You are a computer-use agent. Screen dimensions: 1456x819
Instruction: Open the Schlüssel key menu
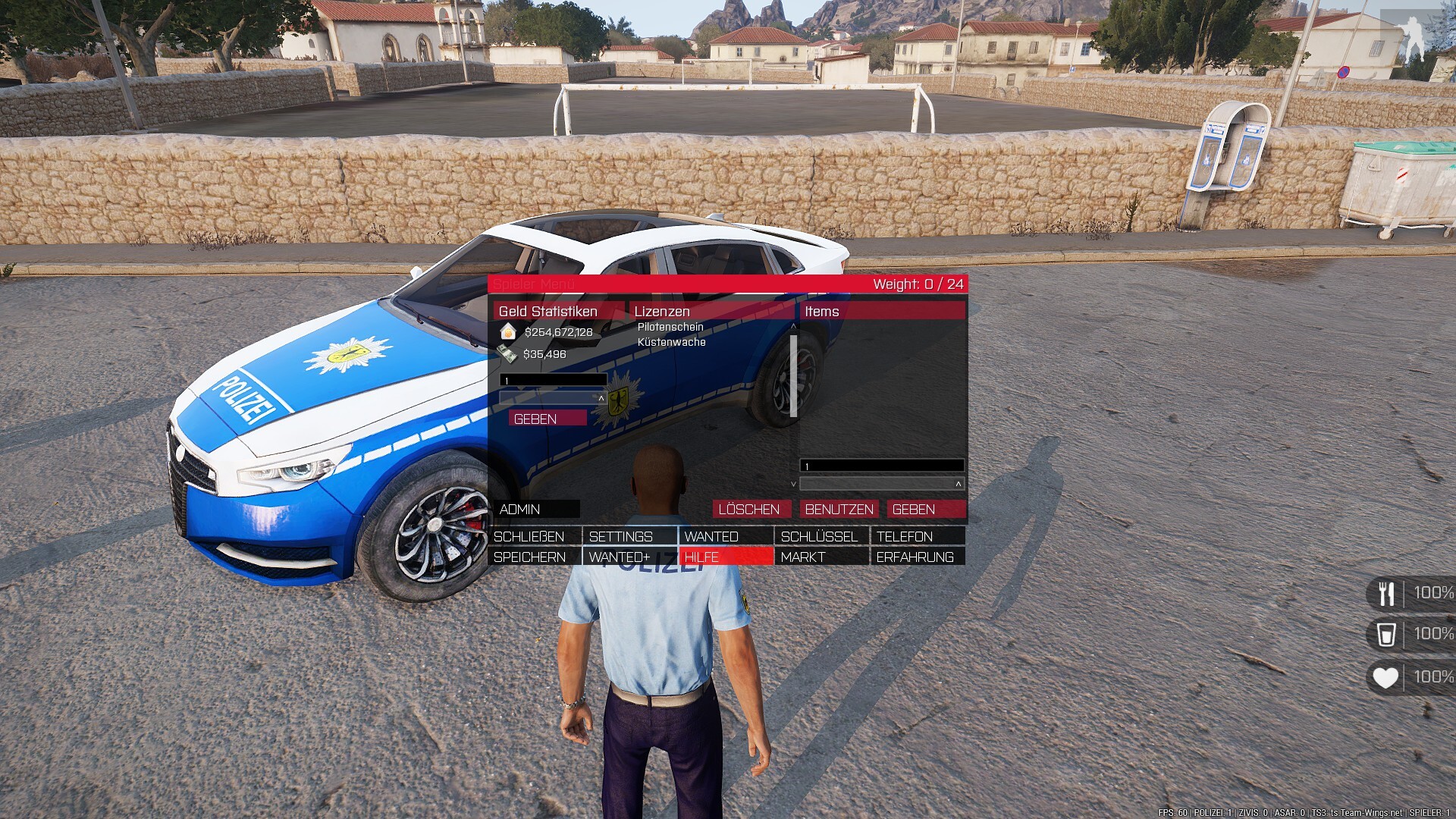coord(821,536)
